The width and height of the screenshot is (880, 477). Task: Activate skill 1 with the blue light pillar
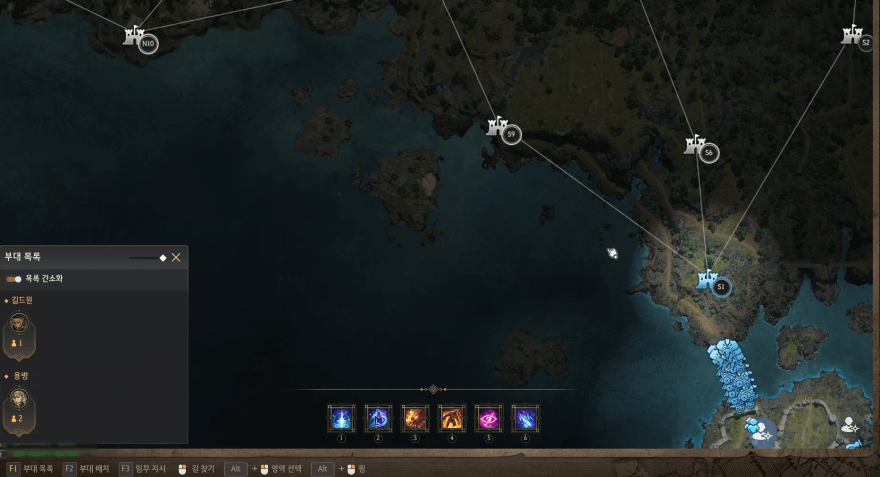[x=341, y=418]
